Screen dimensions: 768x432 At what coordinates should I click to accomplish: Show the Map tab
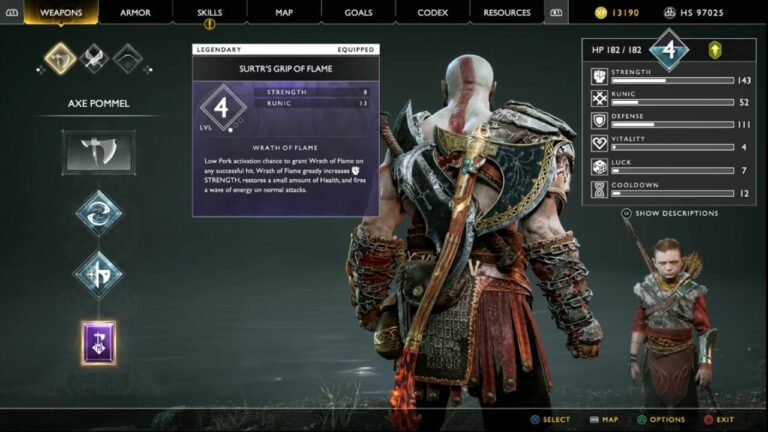[x=284, y=12]
